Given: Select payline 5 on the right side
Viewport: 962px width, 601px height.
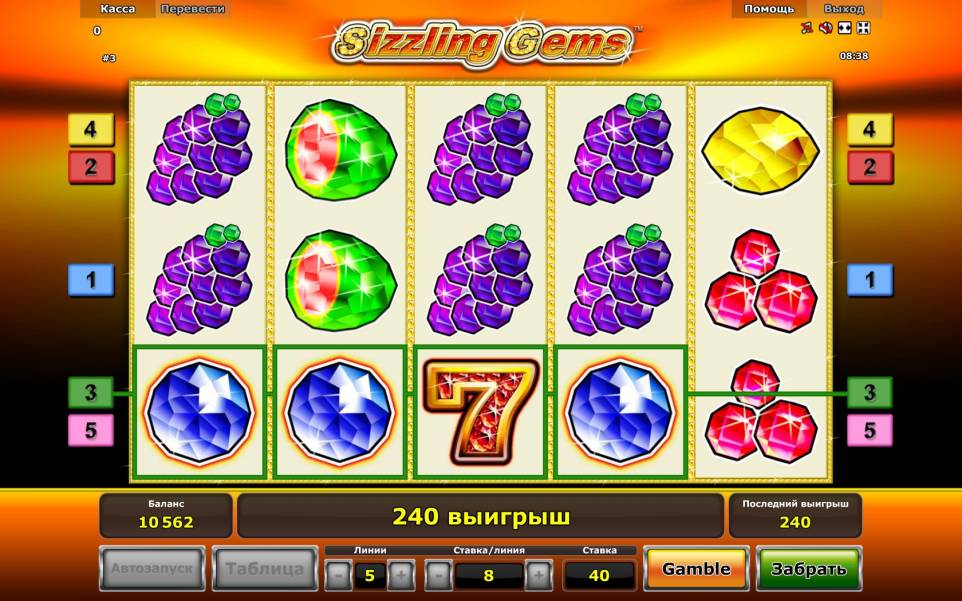Looking at the screenshot, I should [x=870, y=431].
